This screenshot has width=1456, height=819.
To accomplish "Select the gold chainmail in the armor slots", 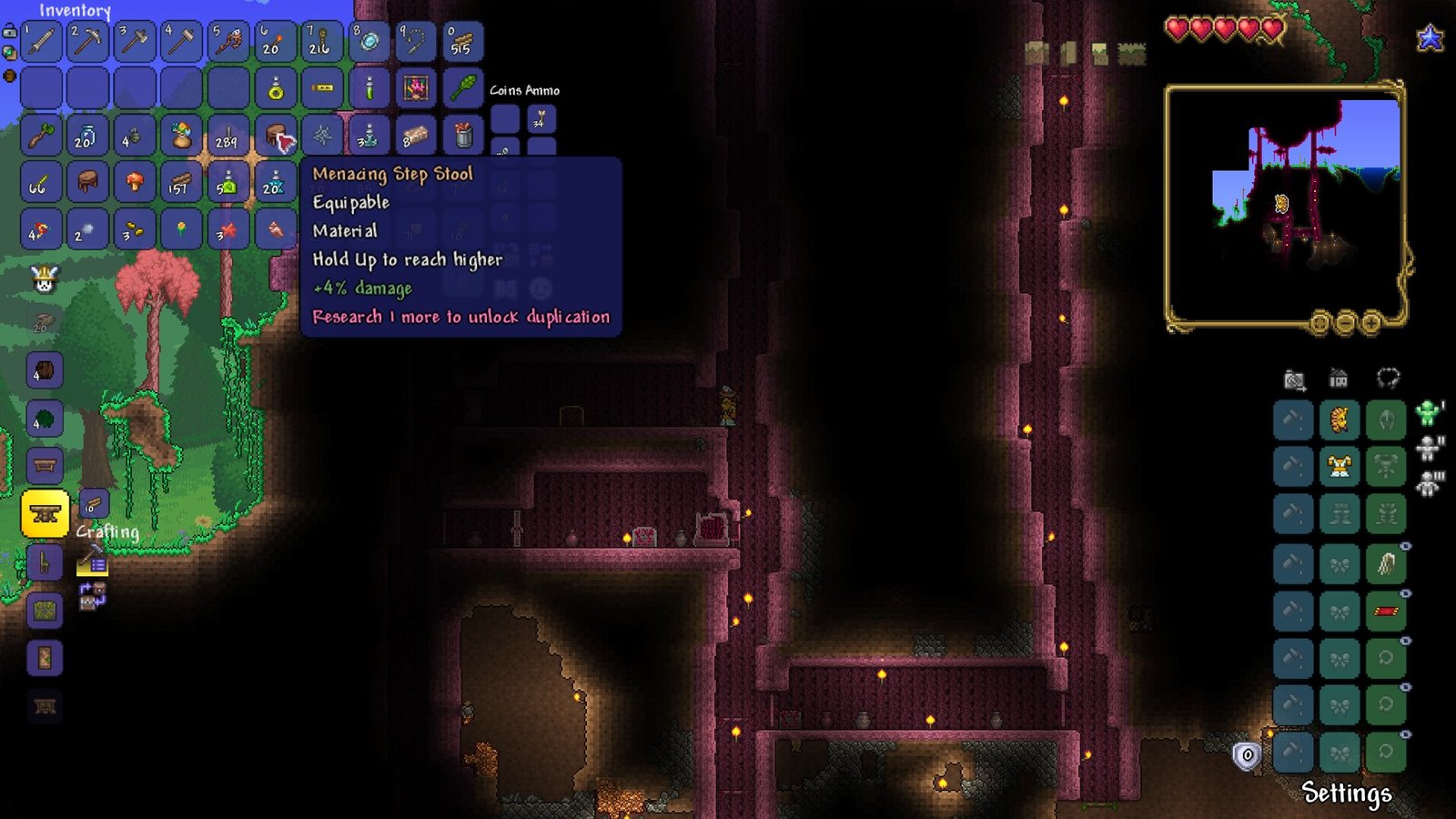I will tap(1340, 464).
